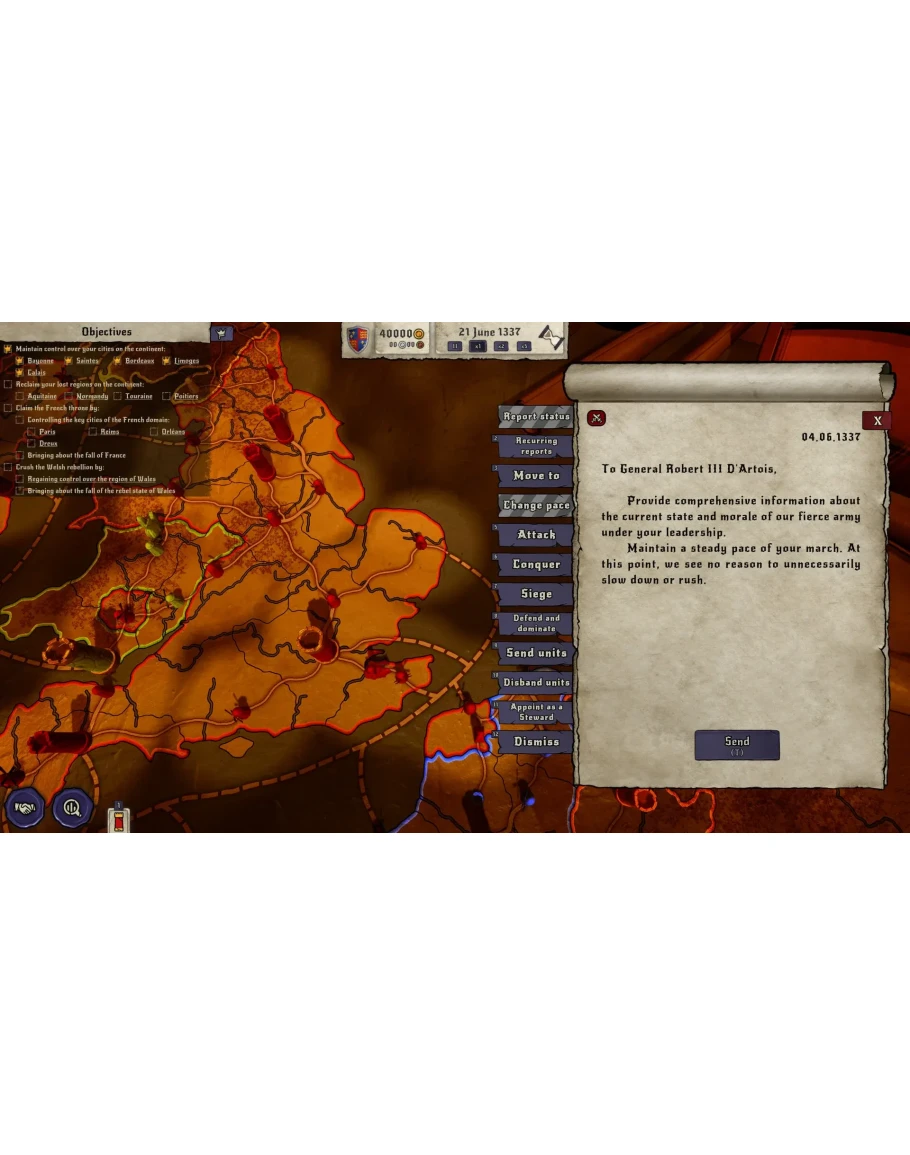This screenshot has height=1155, width=910.
Task: Select Appoint as a Steward
Action: (x=536, y=712)
